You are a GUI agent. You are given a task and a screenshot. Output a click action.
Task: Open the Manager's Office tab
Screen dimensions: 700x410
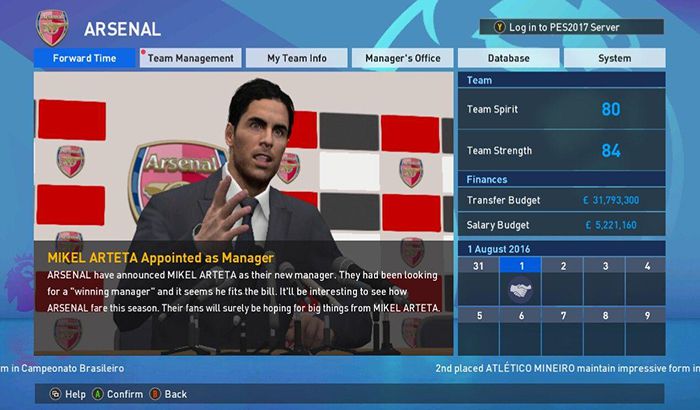(403, 58)
